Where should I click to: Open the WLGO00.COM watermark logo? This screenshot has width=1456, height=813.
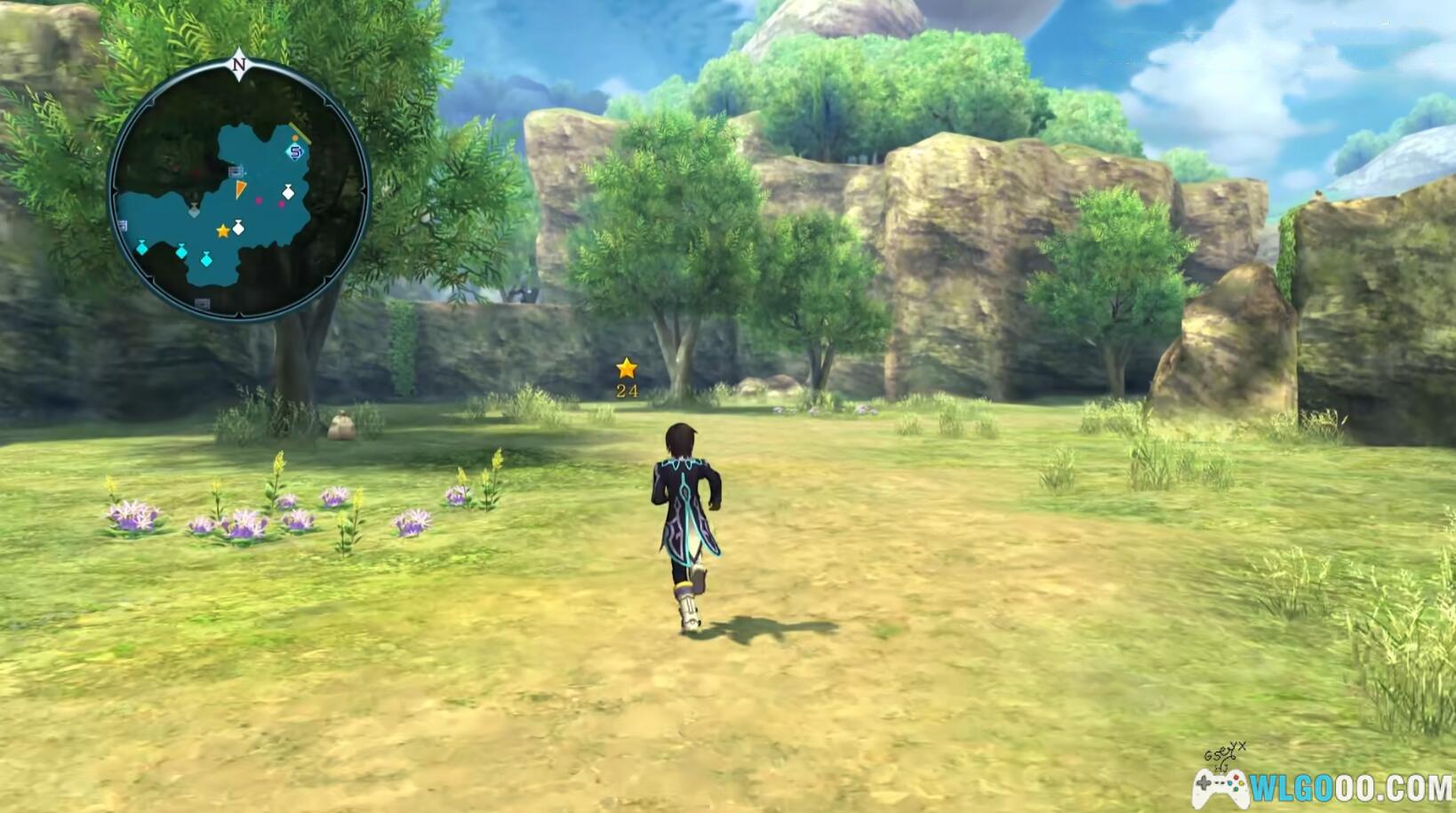pyautogui.click(x=1324, y=786)
